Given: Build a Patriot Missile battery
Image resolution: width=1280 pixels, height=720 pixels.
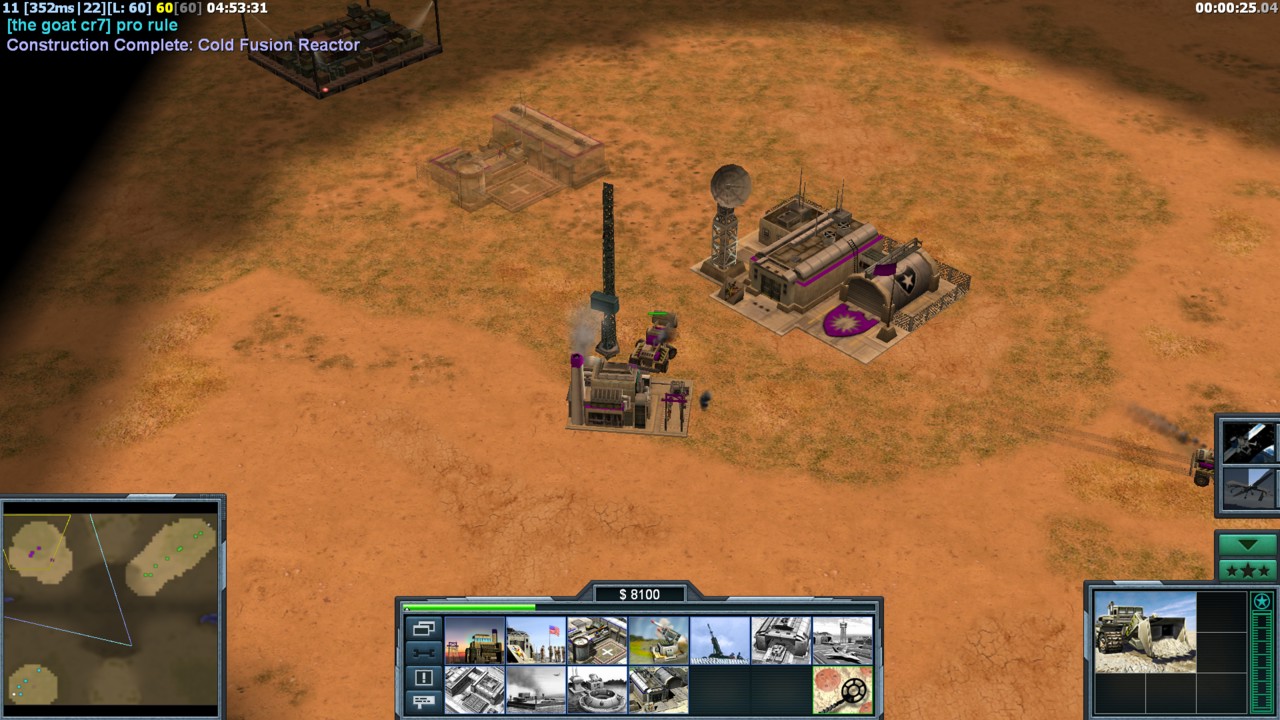Looking at the screenshot, I should [658, 640].
